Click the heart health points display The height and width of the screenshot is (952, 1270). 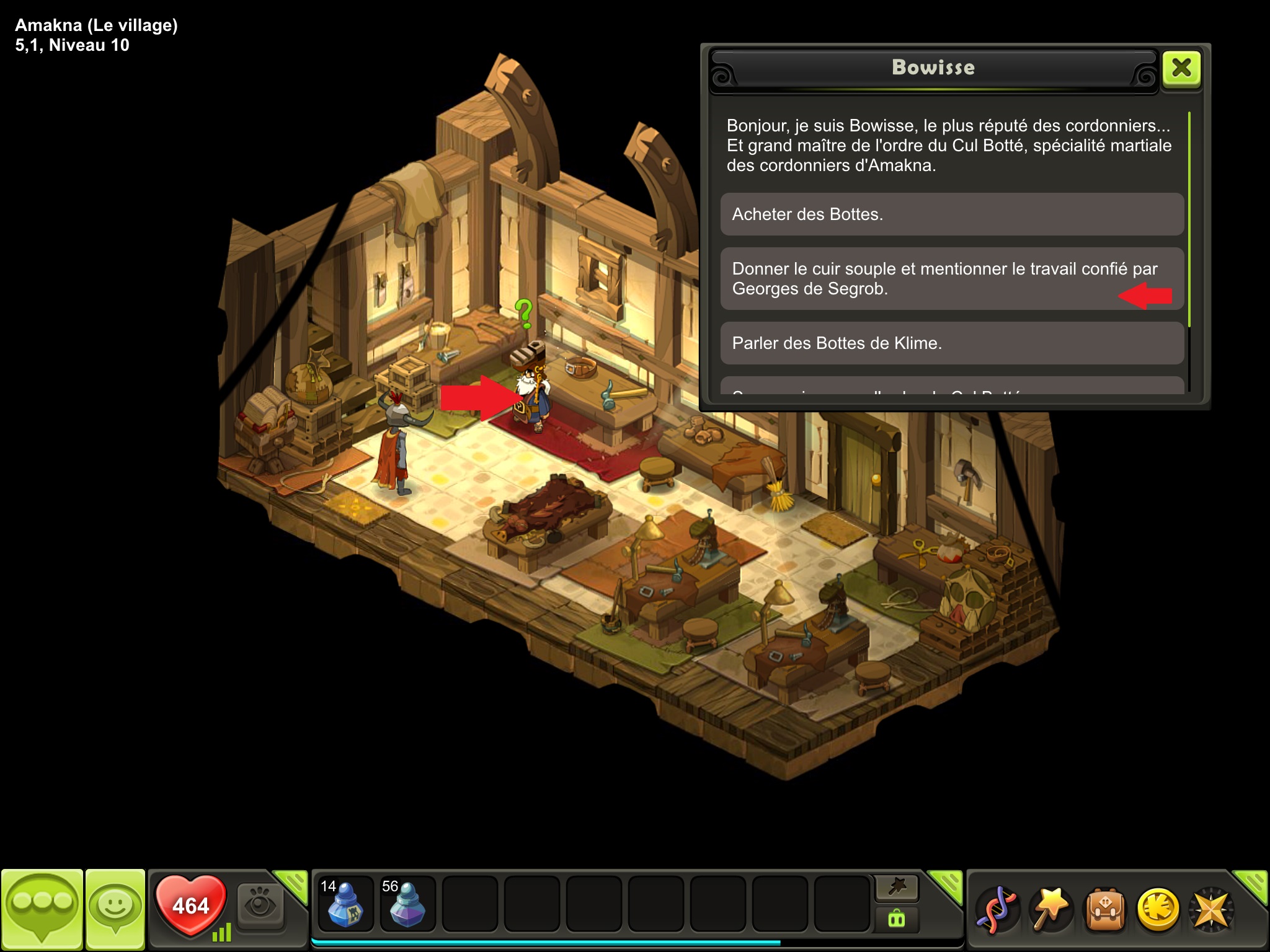coord(190,905)
